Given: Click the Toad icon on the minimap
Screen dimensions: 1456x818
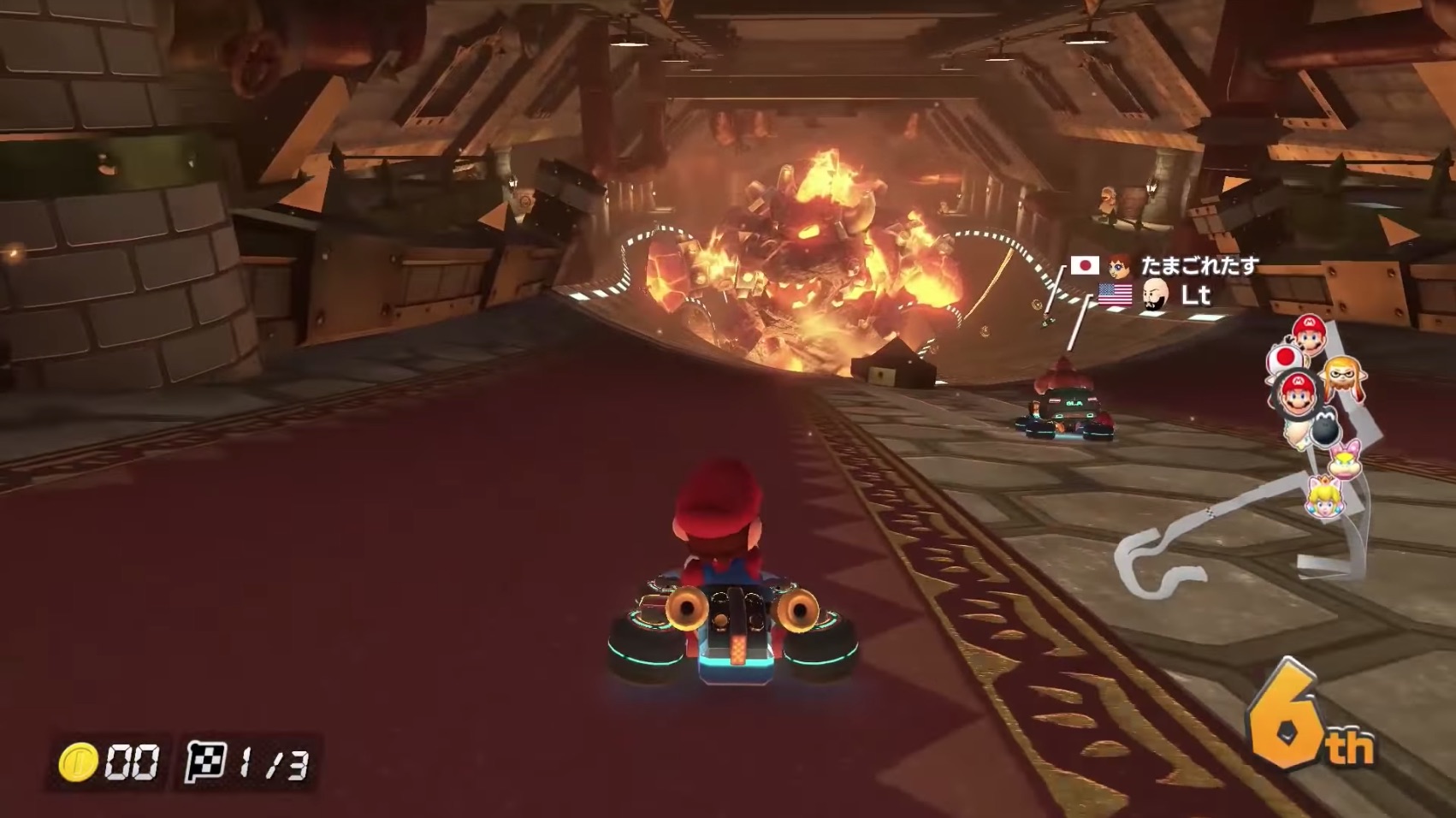Looking at the screenshot, I should tap(1285, 359).
